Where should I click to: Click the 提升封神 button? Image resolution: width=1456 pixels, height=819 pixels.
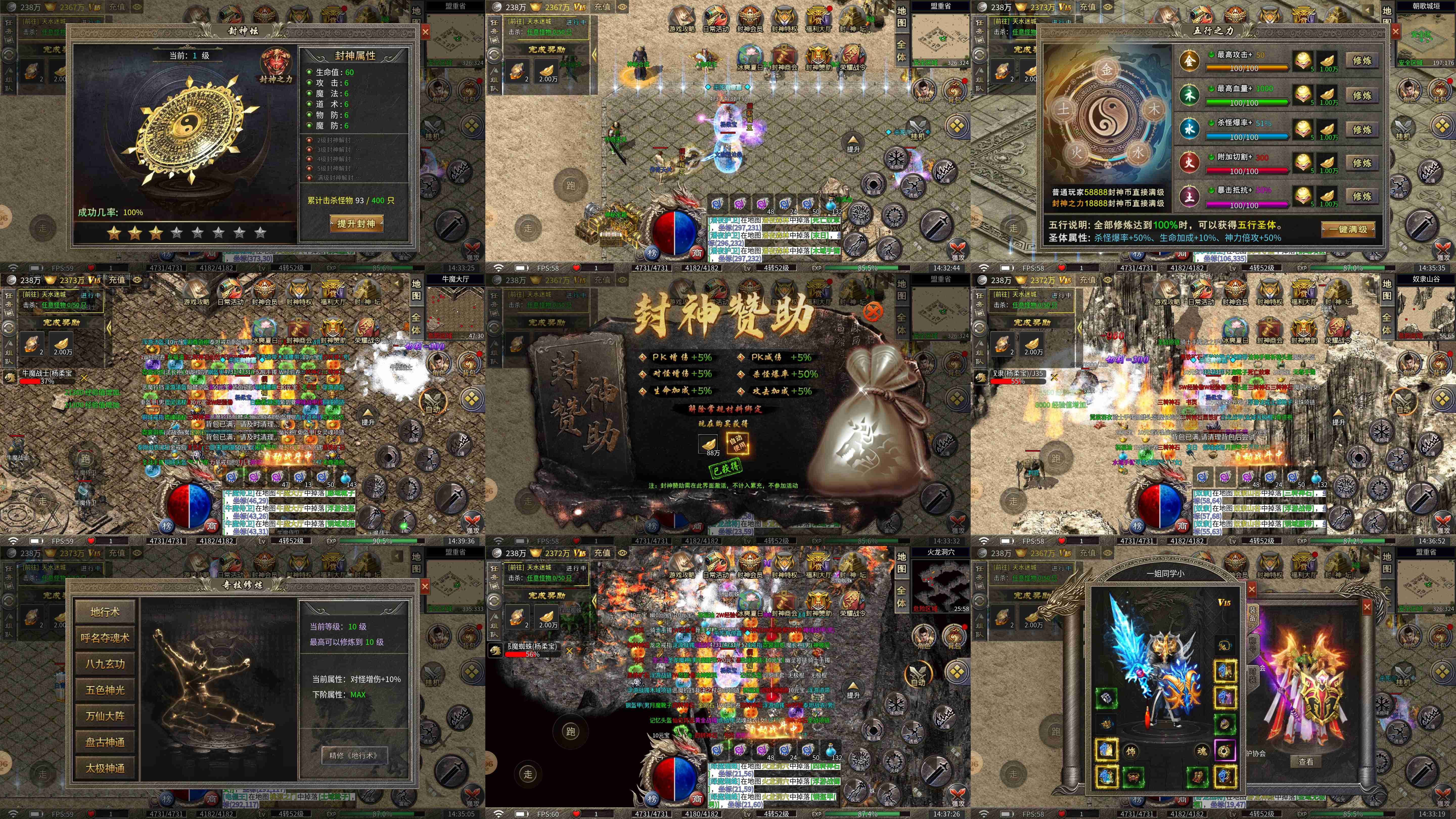pos(356,224)
